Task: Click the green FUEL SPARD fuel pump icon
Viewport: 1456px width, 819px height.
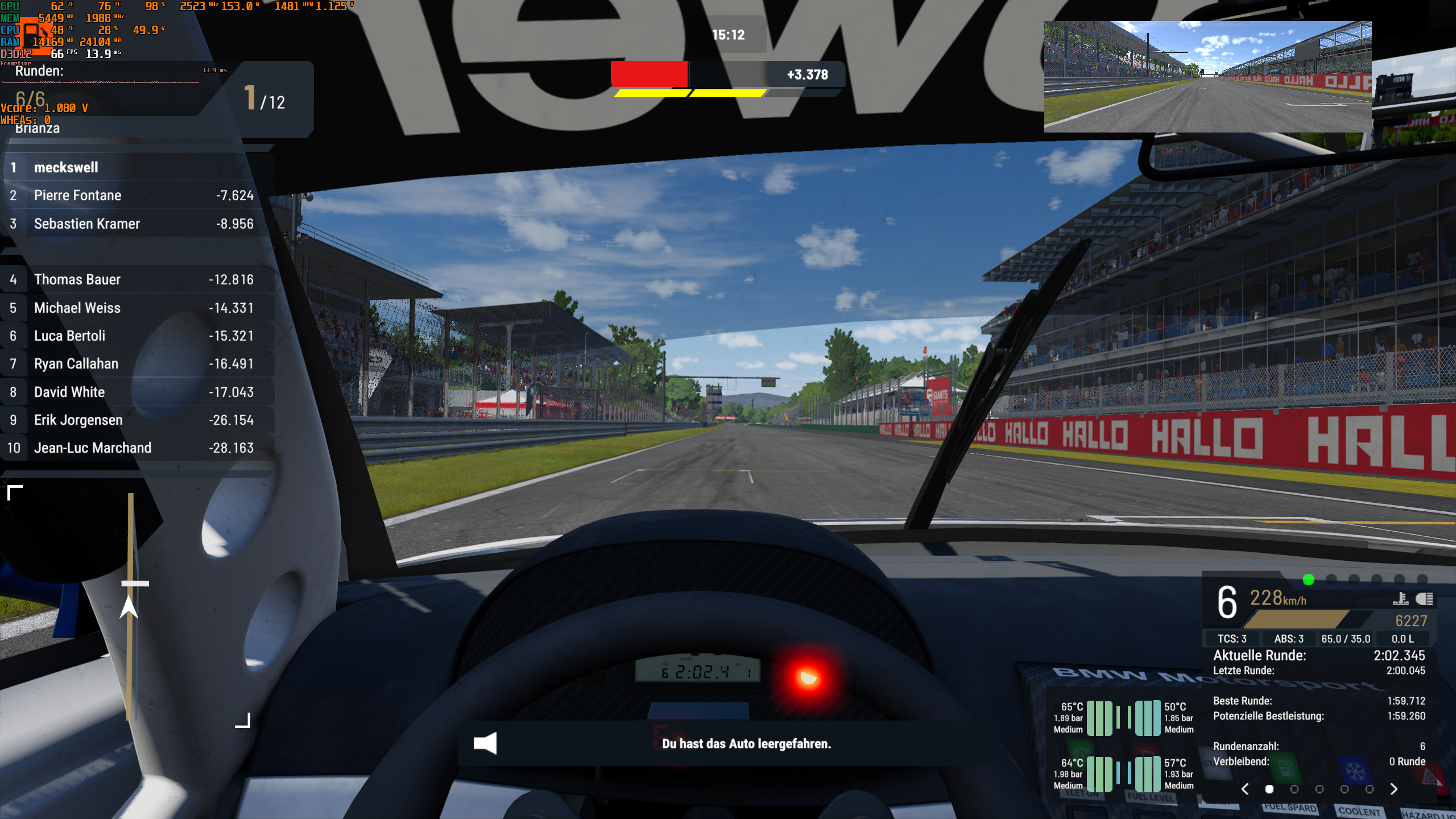Action: (x=1286, y=767)
